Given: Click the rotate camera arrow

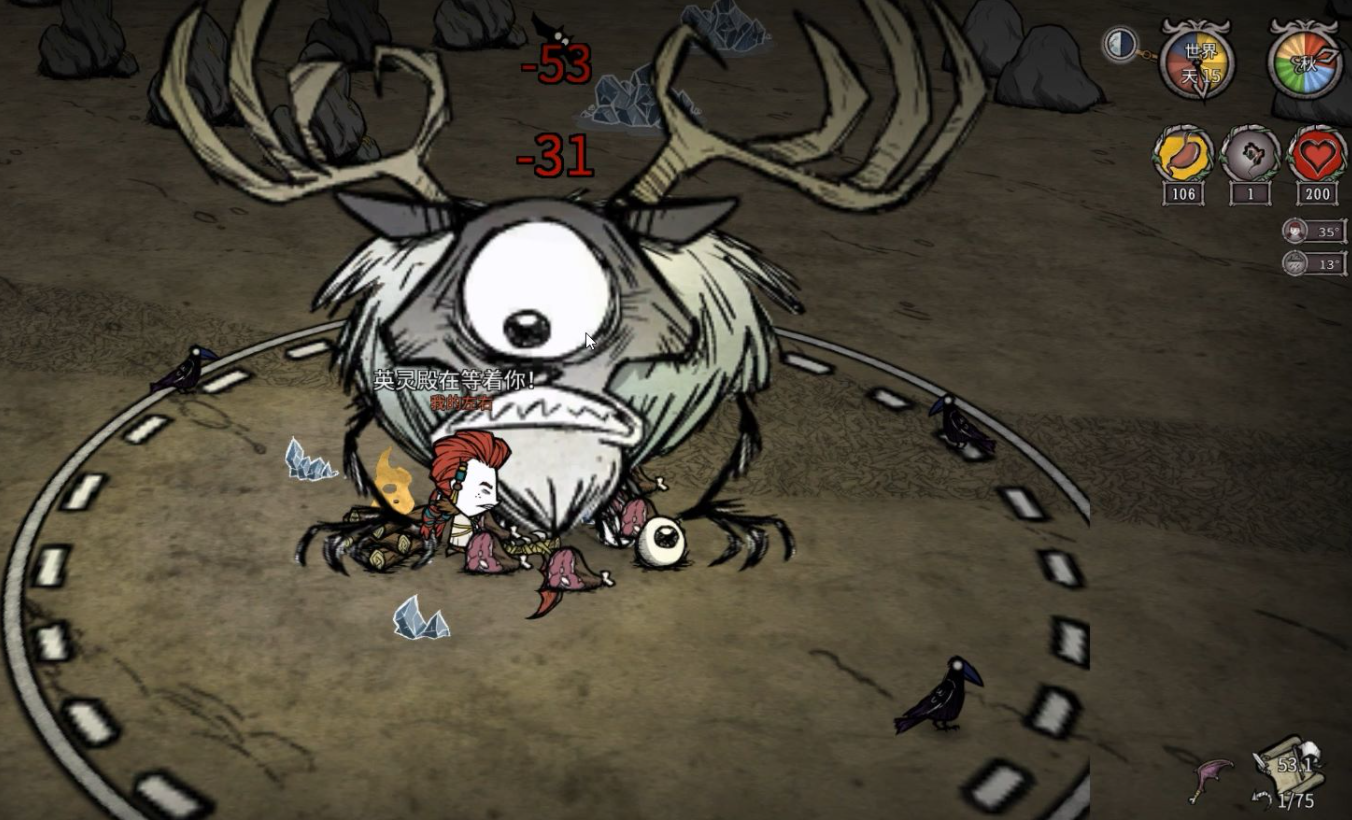Looking at the screenshot, I should pyautogui.click(x=1262, y=799).
